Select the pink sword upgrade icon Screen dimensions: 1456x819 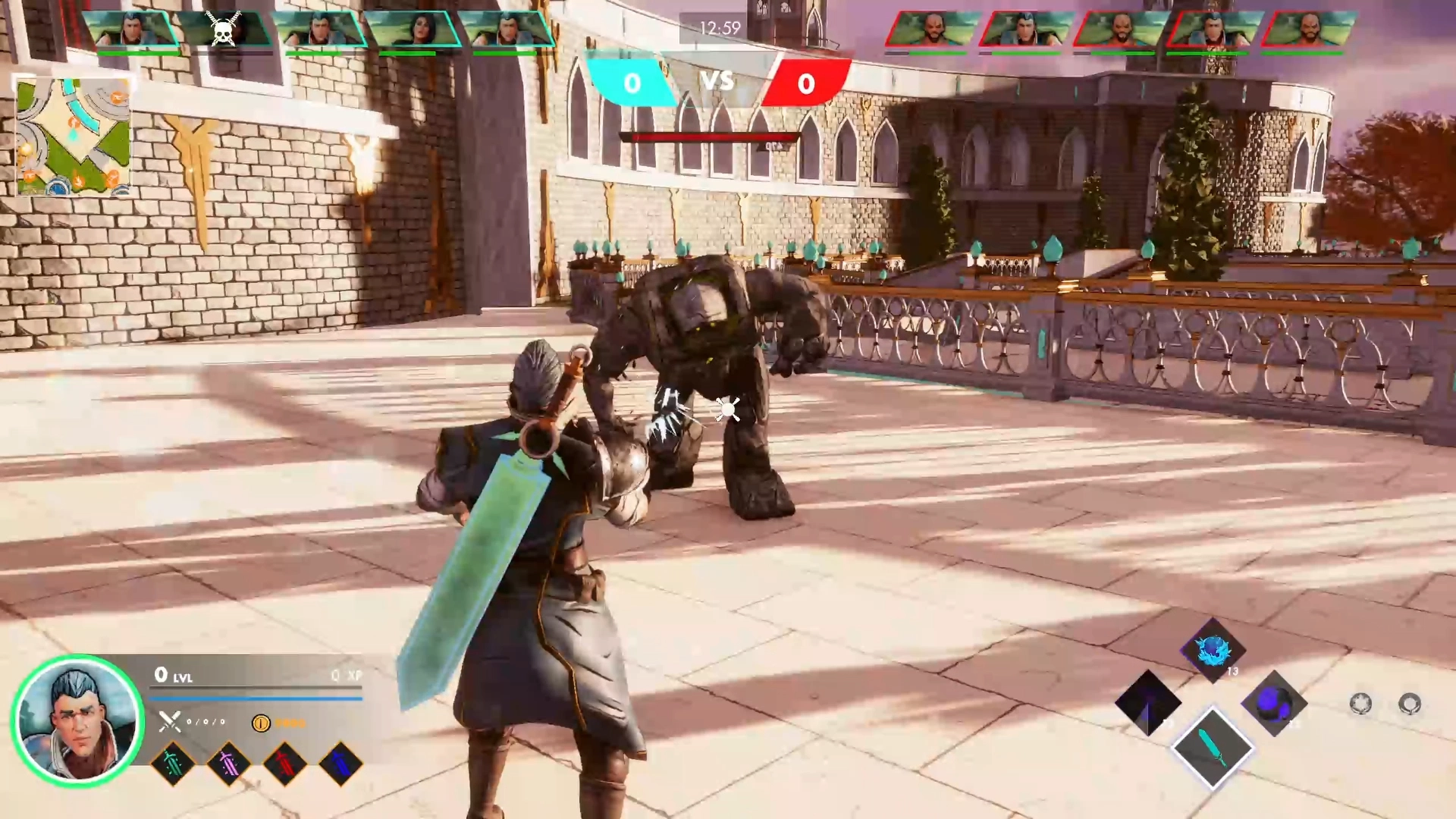228,763
